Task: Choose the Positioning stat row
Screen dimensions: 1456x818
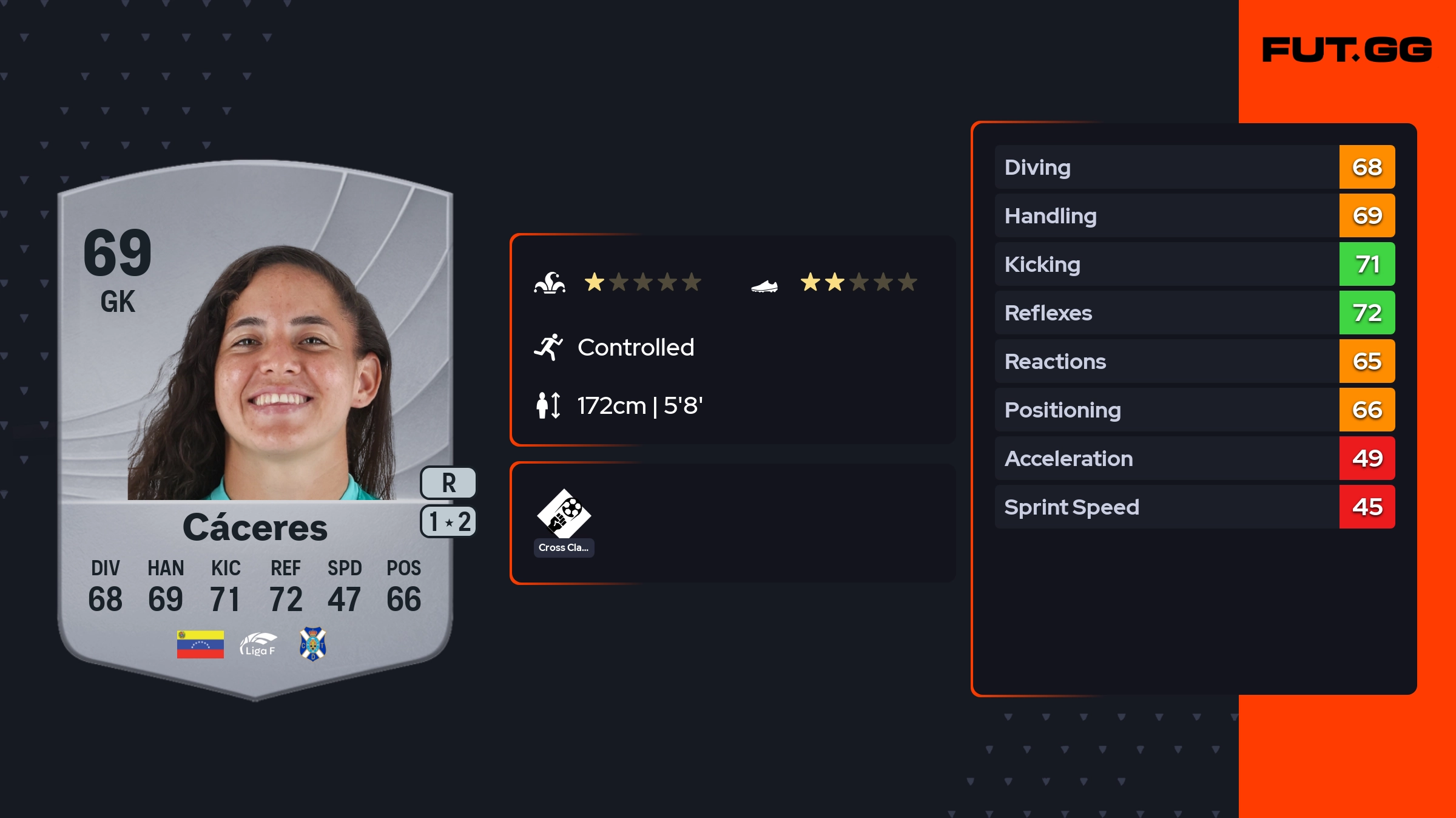Action: point(1194,410)
